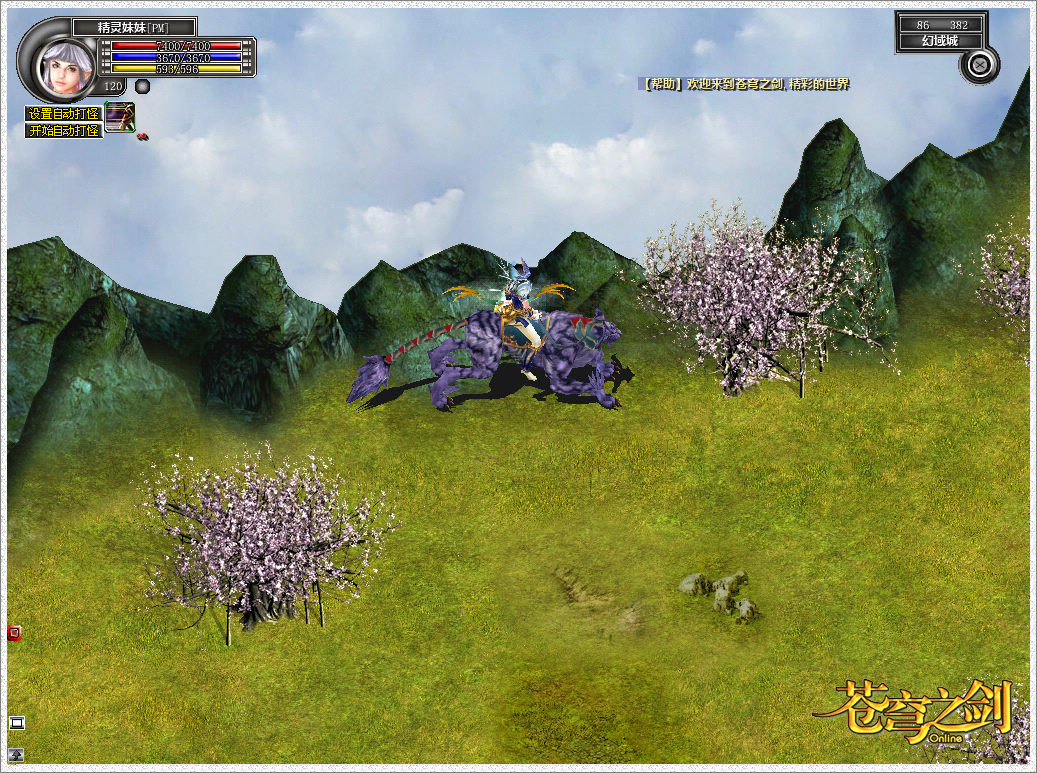Click the round X button under the location panel
The image size is (1037, 773).
pos(979,65)
